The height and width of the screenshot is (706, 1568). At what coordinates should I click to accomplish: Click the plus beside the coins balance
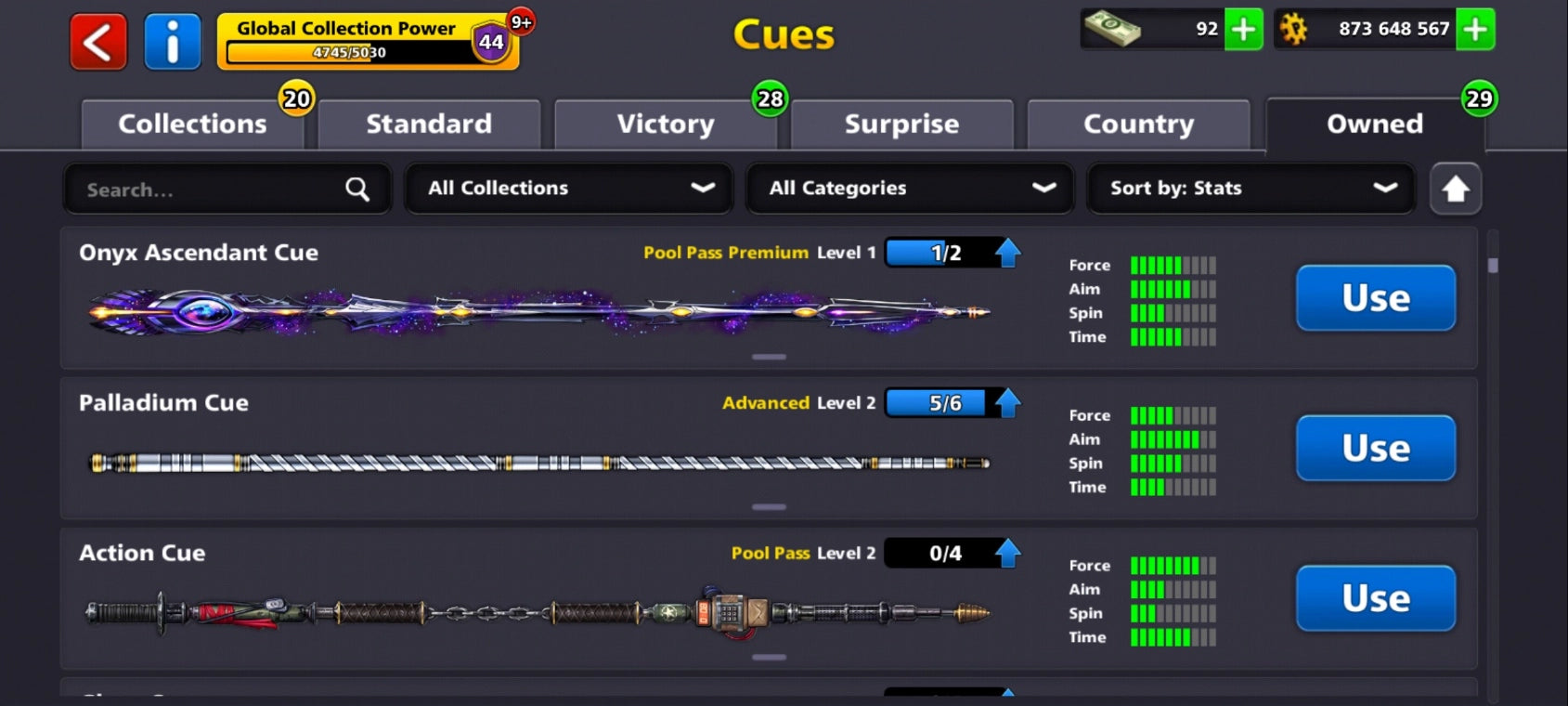1474,29
